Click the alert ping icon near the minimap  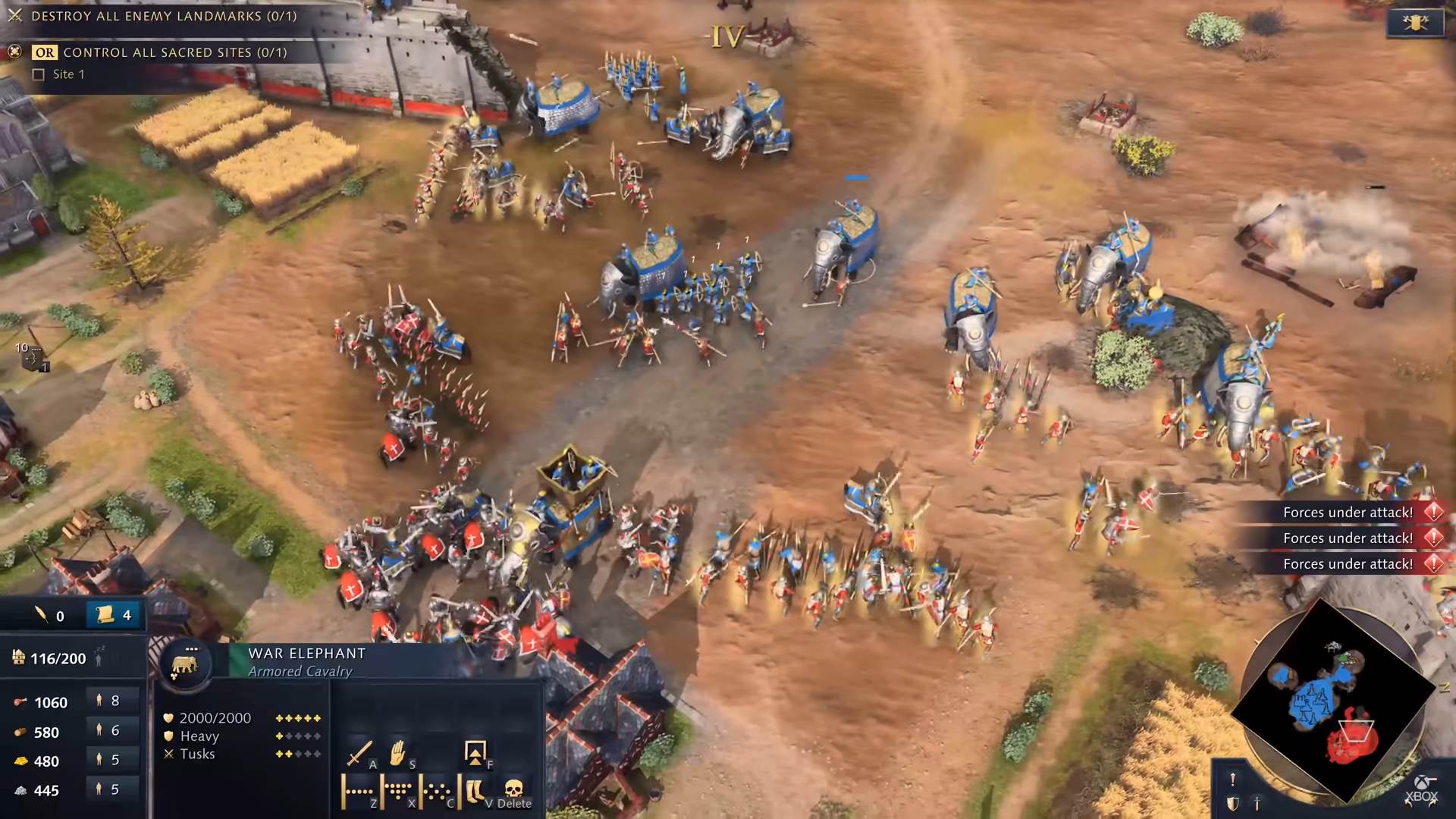1233,779
